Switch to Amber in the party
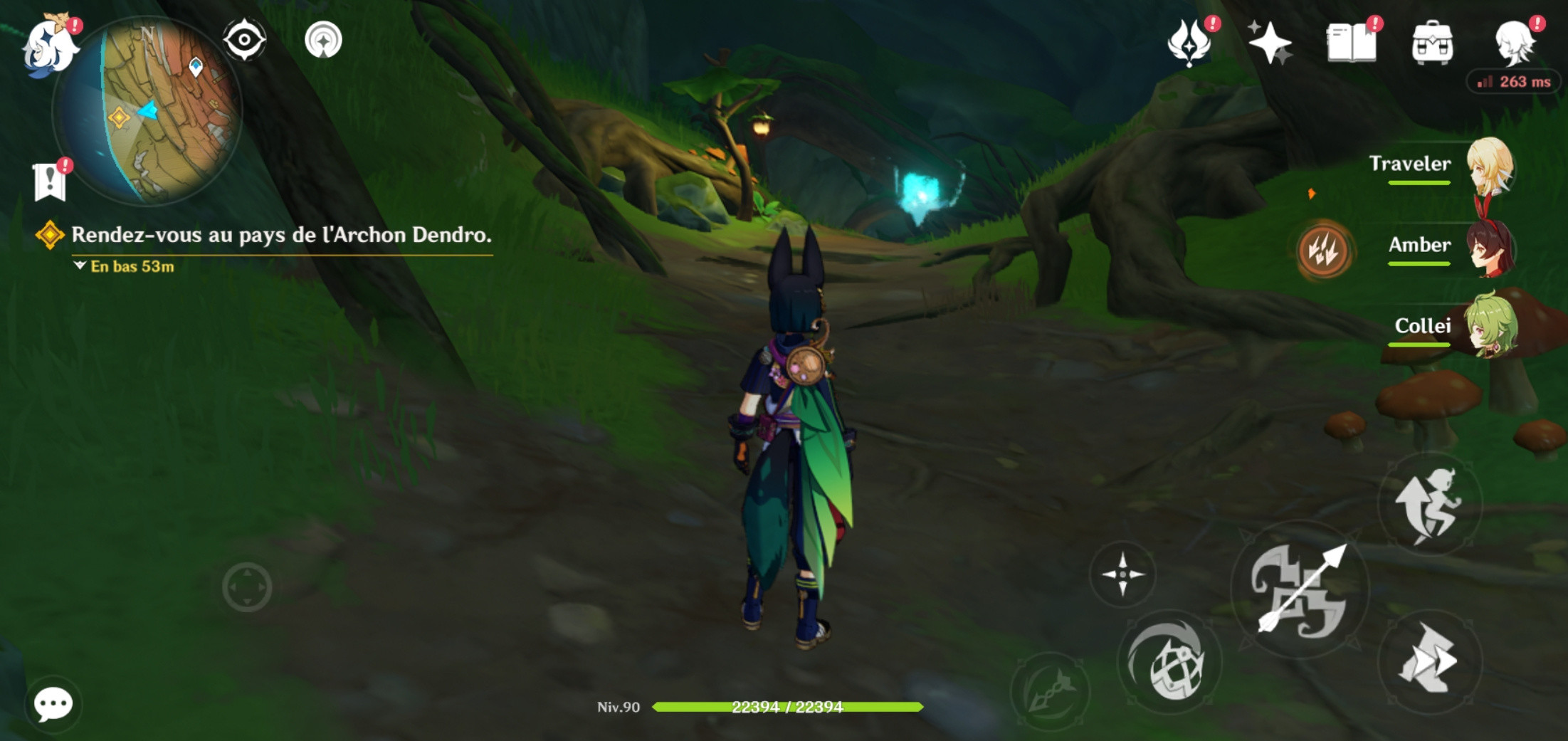 pyautogui.click(x=1489, y=248)
